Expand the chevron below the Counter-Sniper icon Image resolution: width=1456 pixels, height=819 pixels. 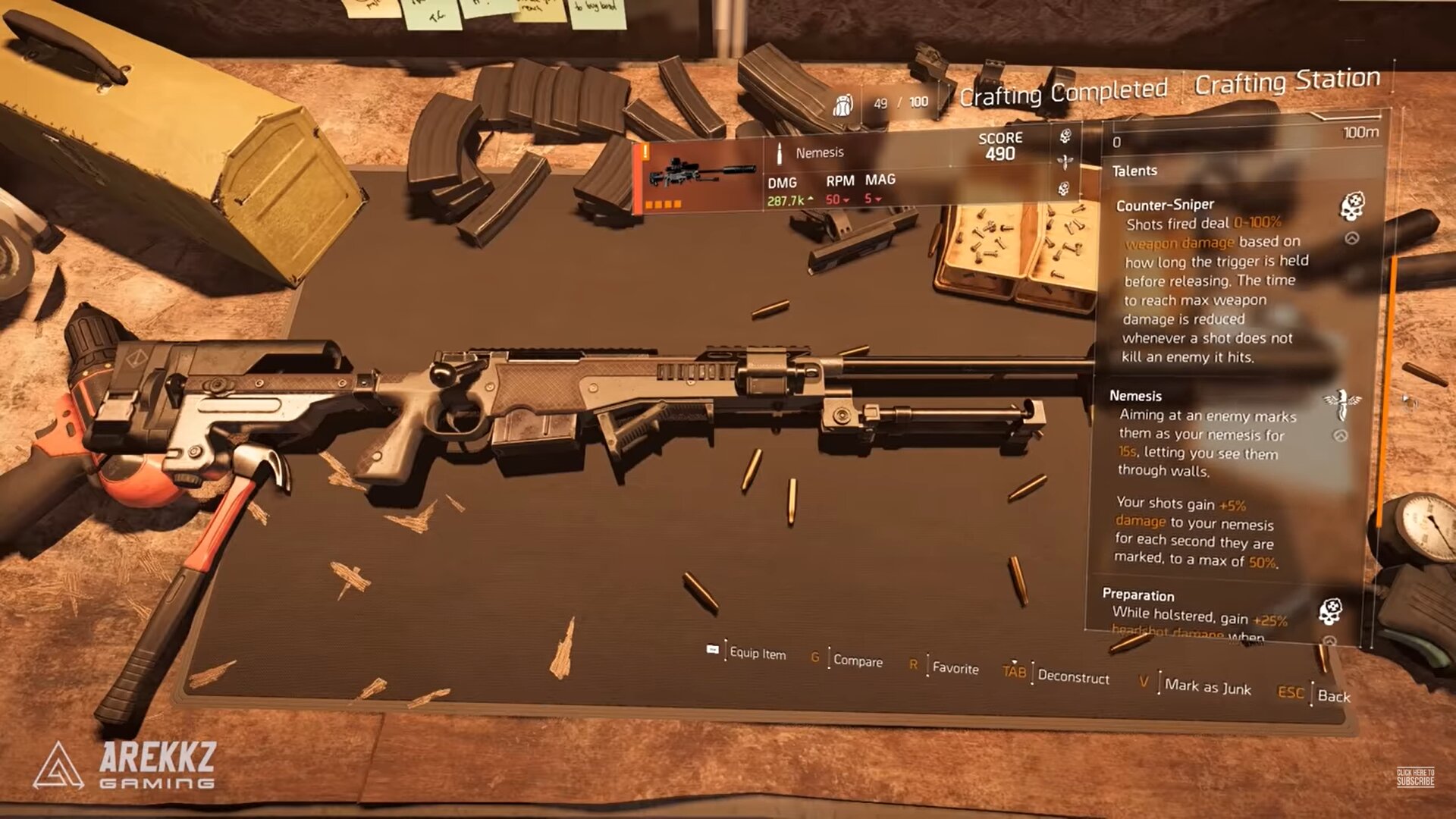(1351, 237)
